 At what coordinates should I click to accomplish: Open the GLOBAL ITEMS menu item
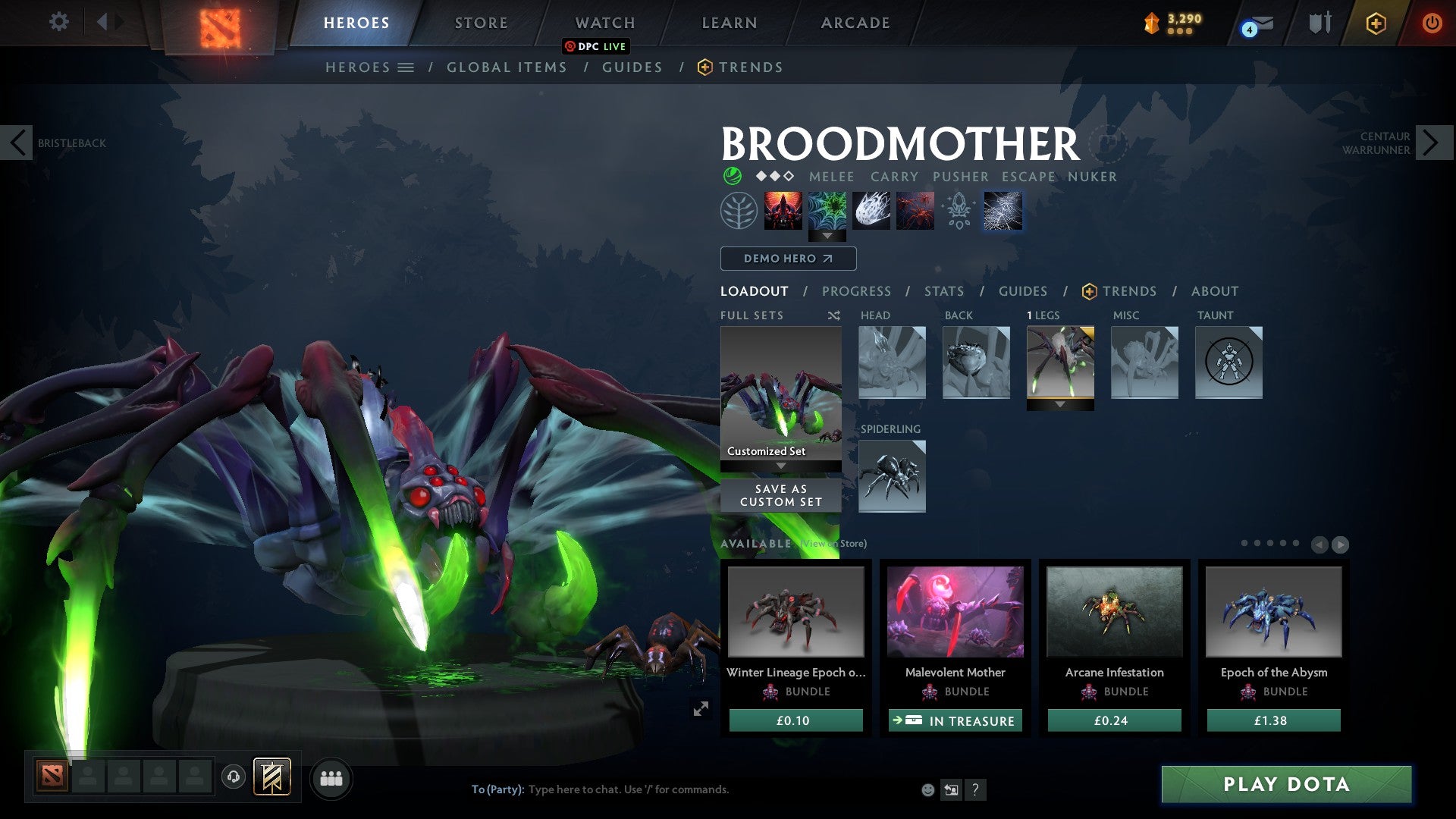click(507, 67)
